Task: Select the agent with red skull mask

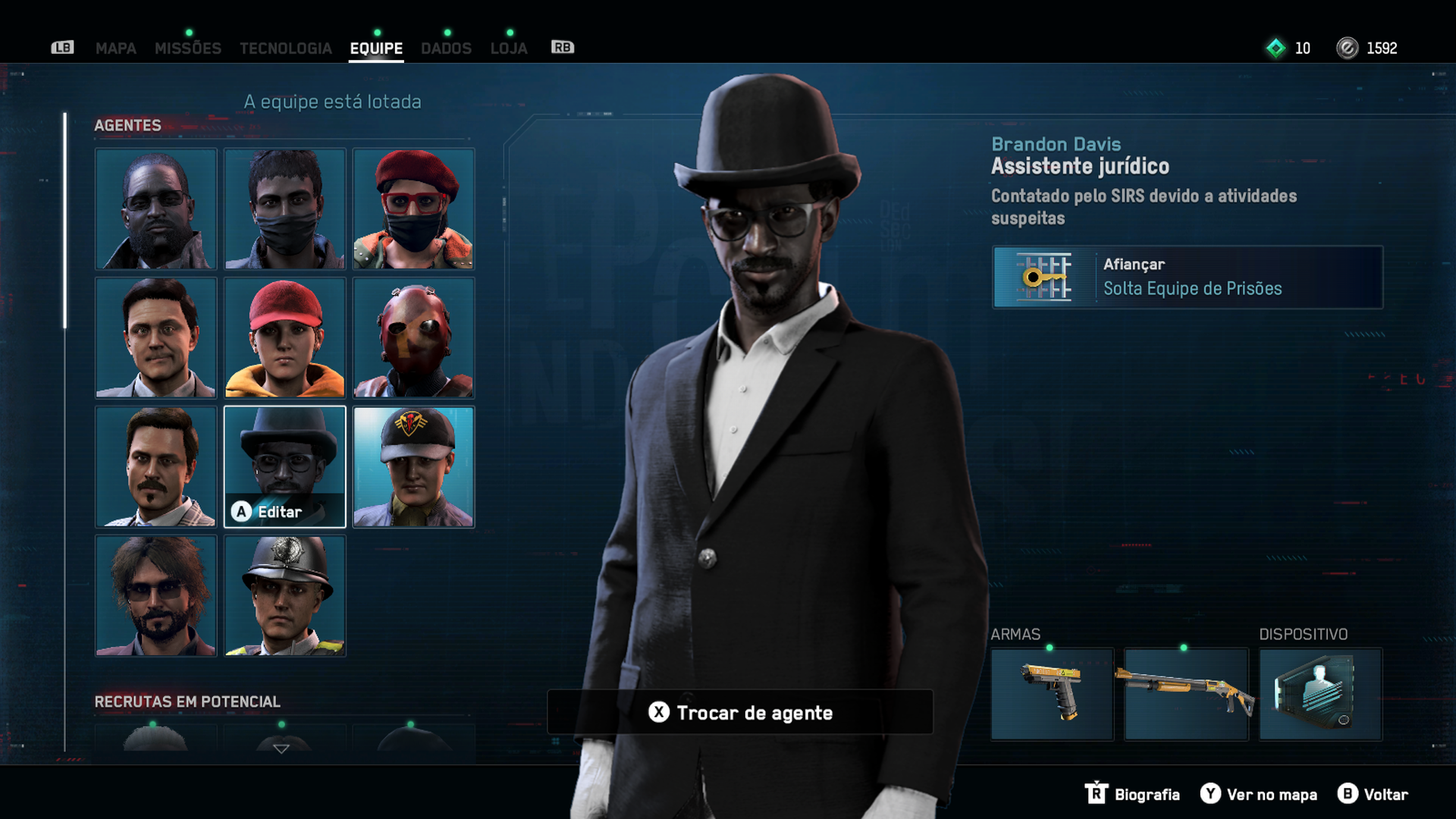Action: click(413, 337)
